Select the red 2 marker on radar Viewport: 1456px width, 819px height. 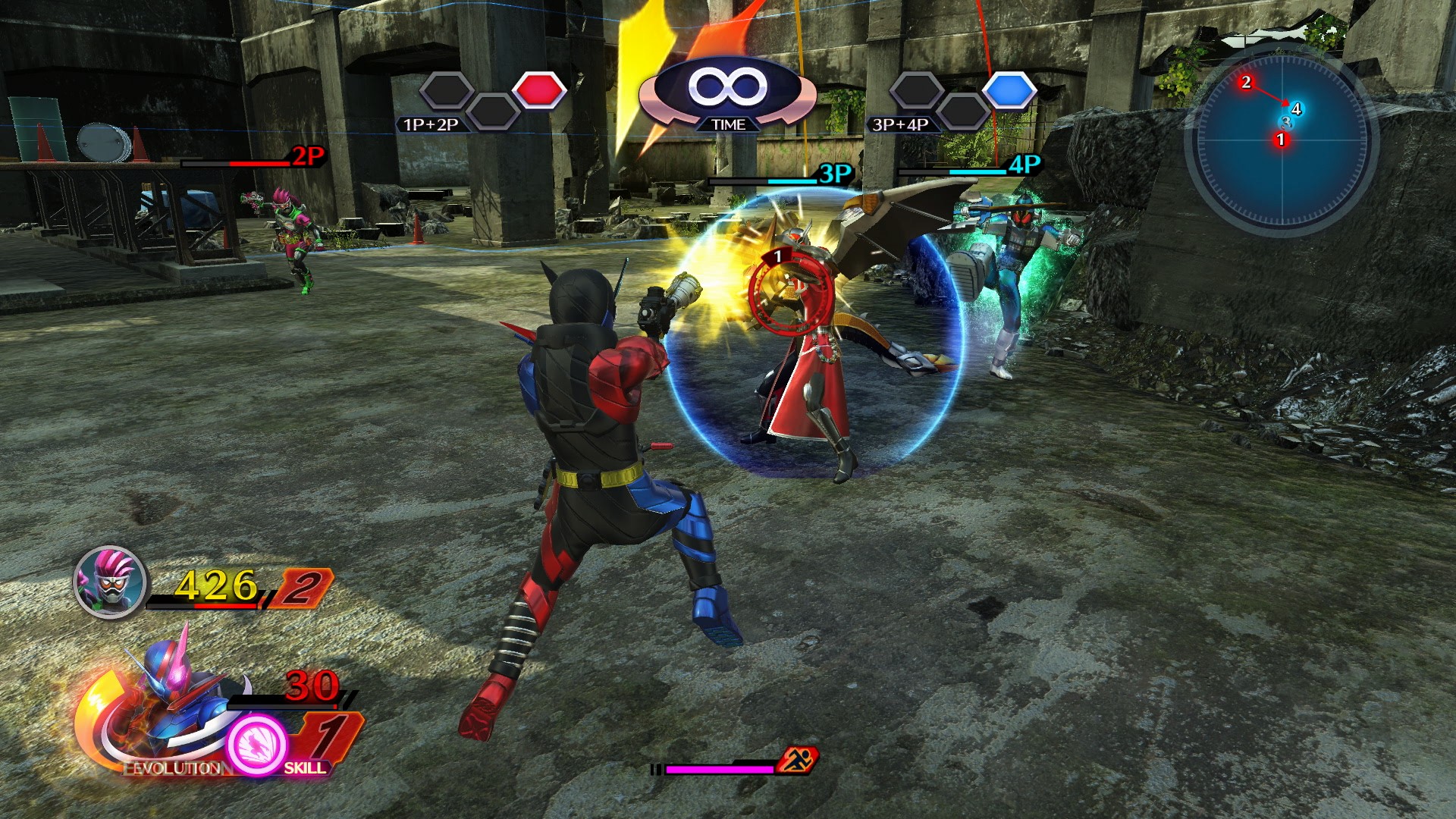(1246, 82)
